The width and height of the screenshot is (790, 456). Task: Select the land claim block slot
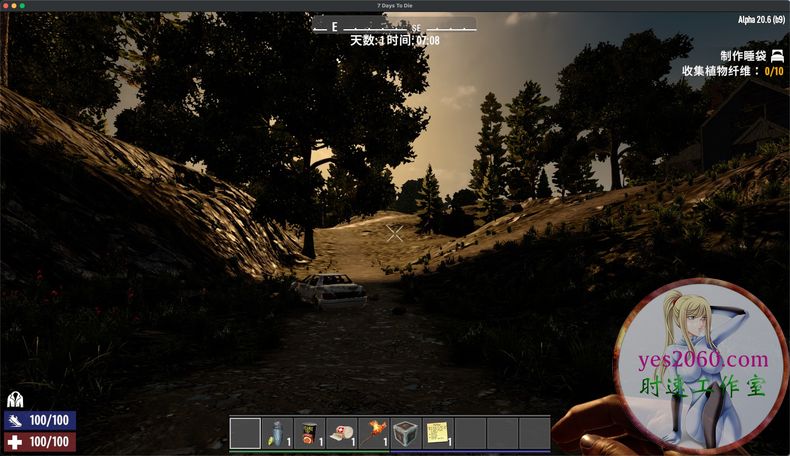[405, 433]
